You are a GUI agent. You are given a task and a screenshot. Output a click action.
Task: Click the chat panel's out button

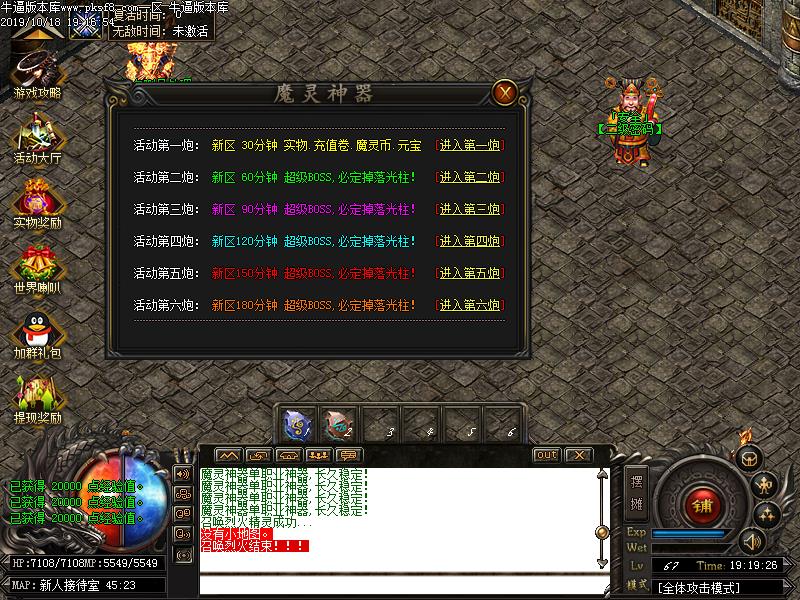pos(546,455)
